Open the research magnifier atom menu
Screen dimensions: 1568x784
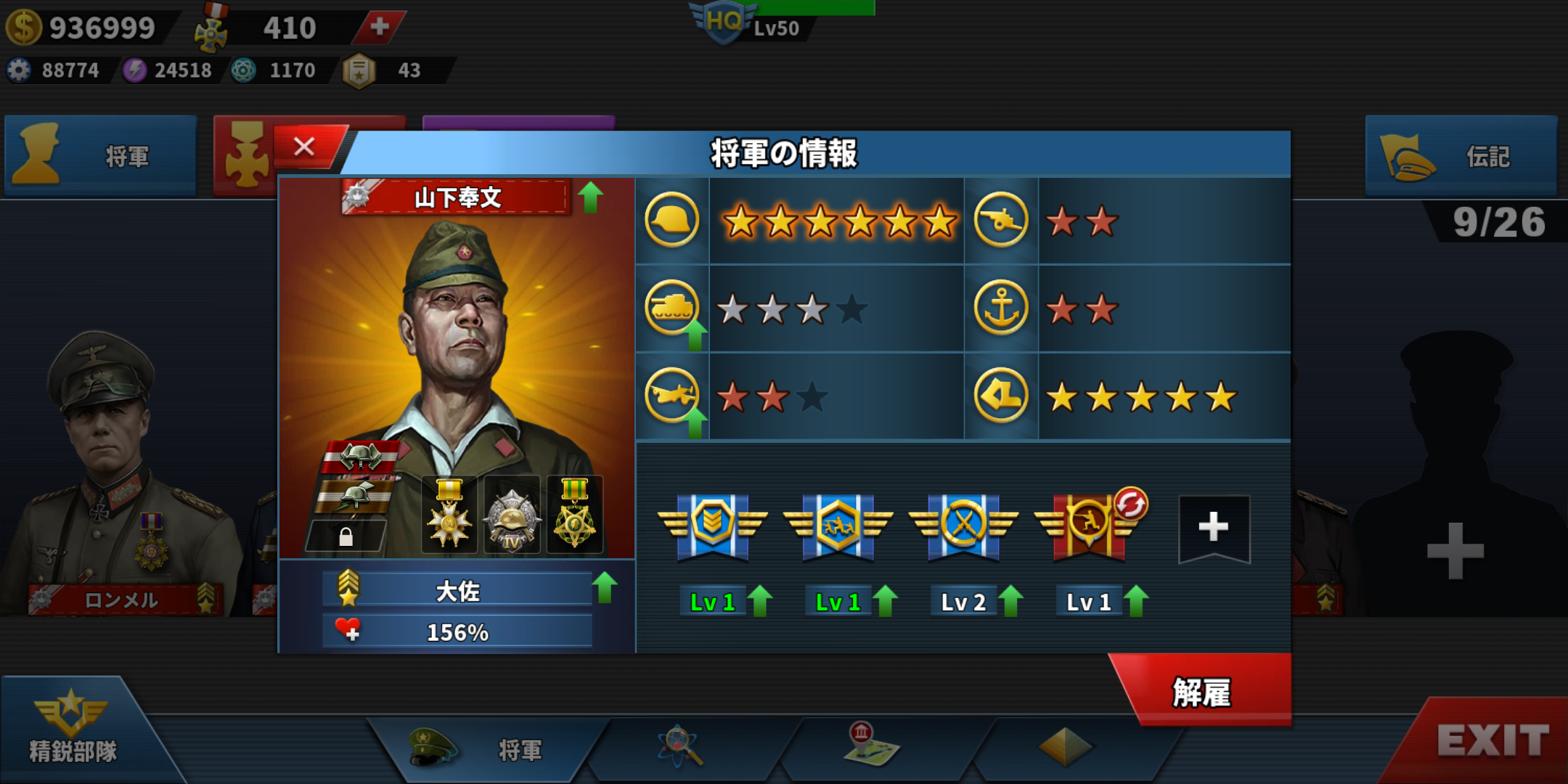680,746
